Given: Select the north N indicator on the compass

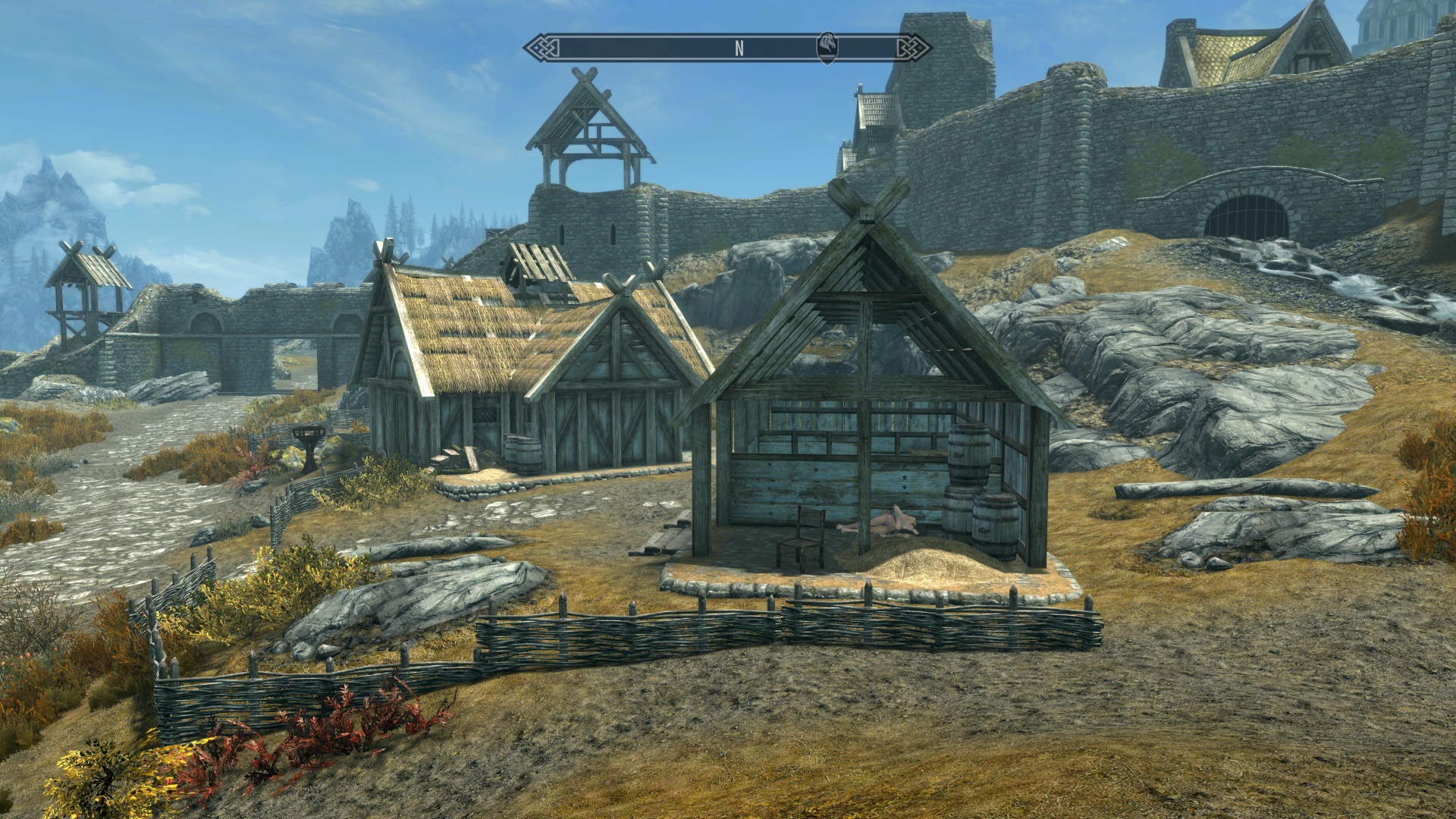Looking at the screenshot, I should [x=739, y=48].
